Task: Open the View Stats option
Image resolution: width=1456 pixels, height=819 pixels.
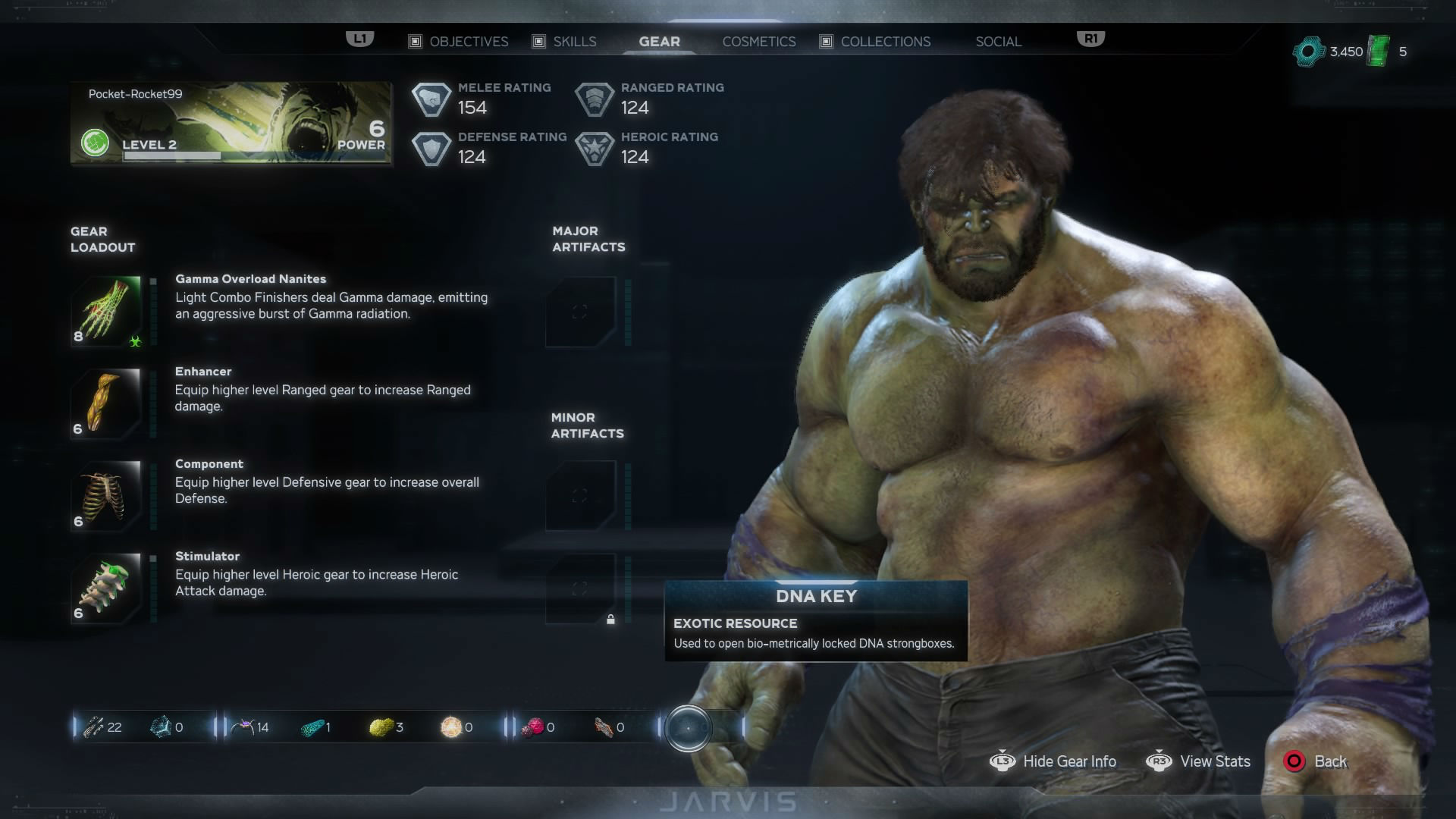Action: tap(1199, 761)
